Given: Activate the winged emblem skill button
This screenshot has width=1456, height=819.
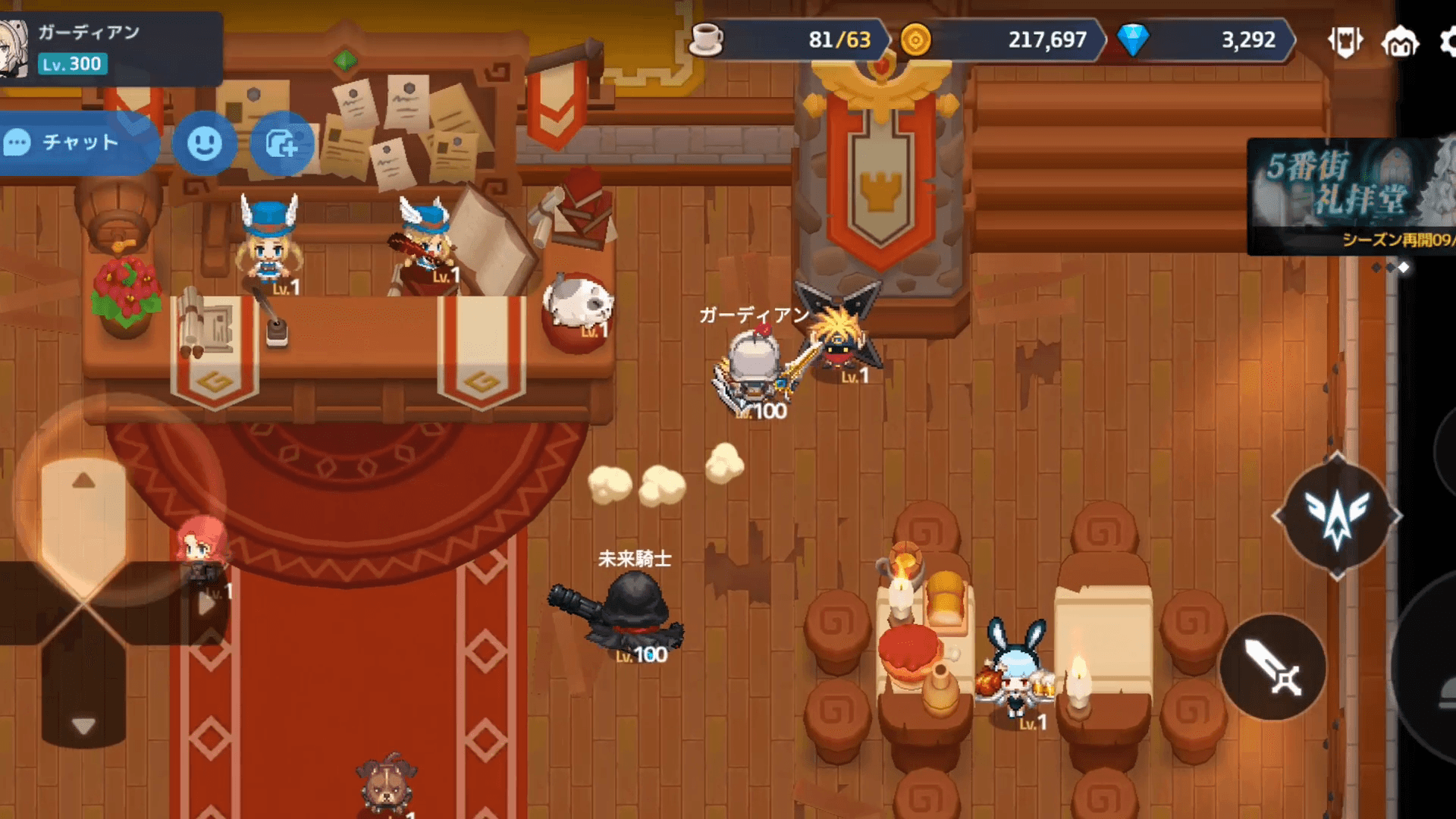Looking at the screenshot, I should (1337, 516).
